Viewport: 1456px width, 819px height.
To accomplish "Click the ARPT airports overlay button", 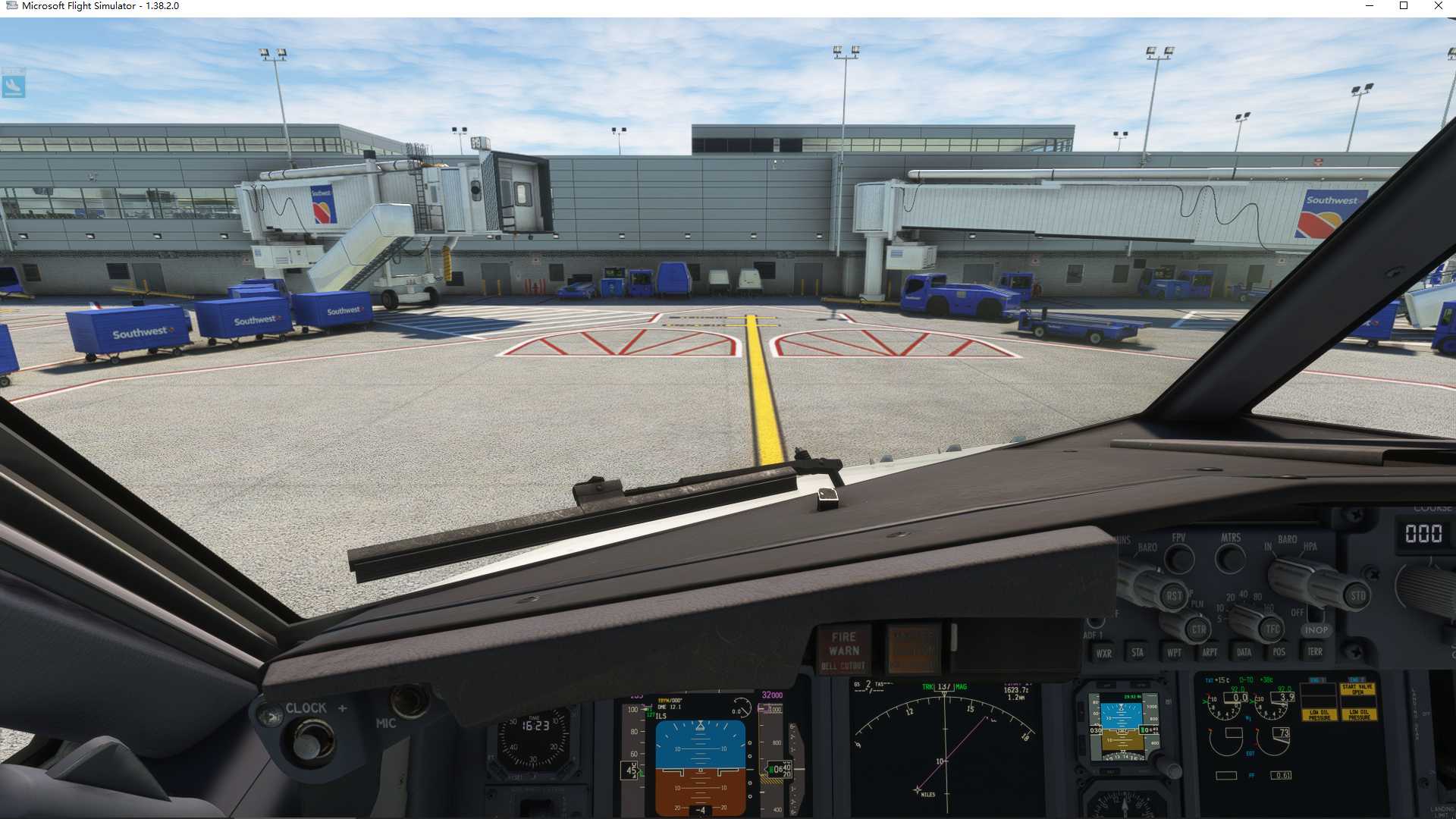I will pyautogui.click(x=1210, y=651).
